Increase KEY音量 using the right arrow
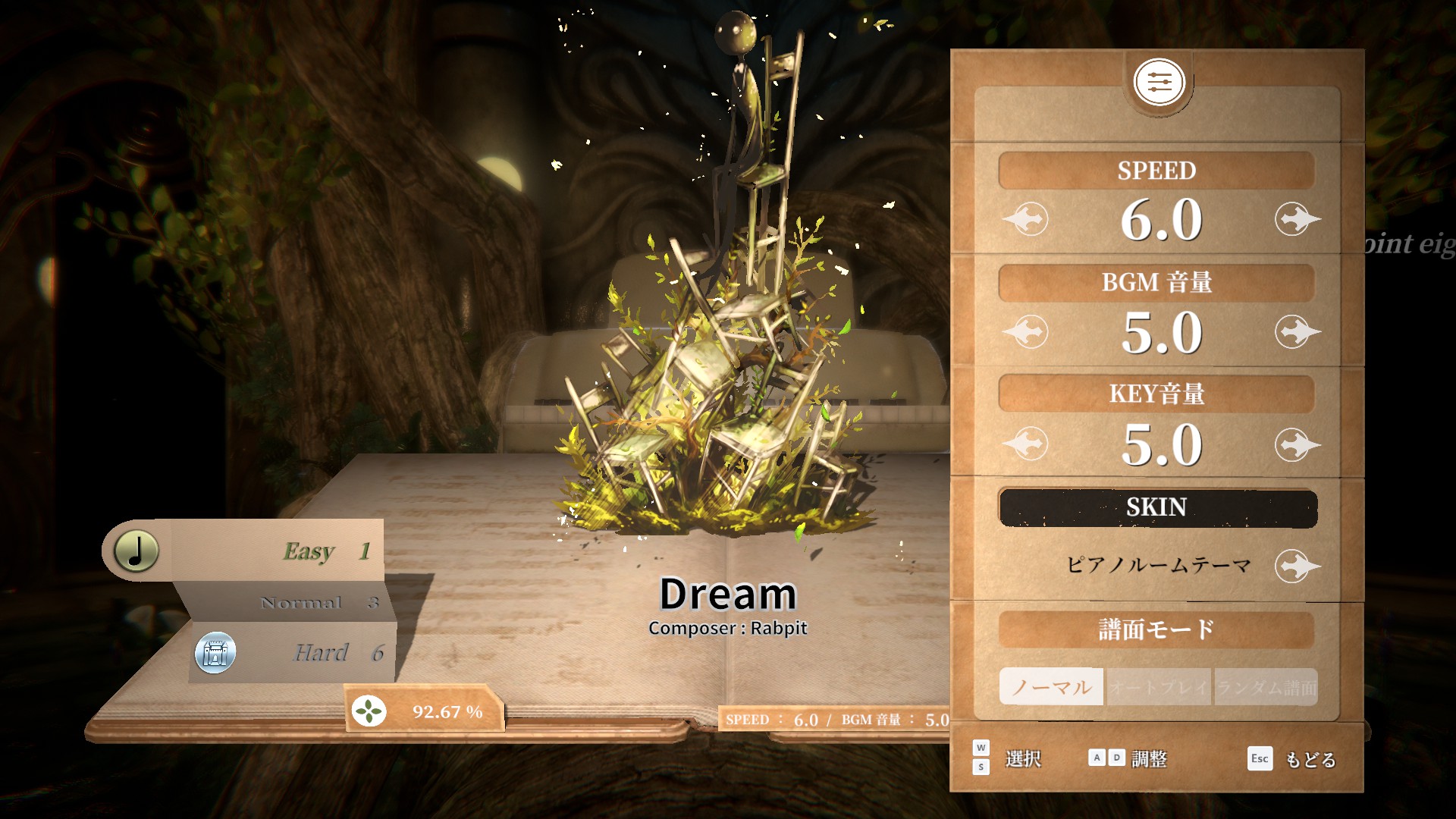 [1297, 444]
